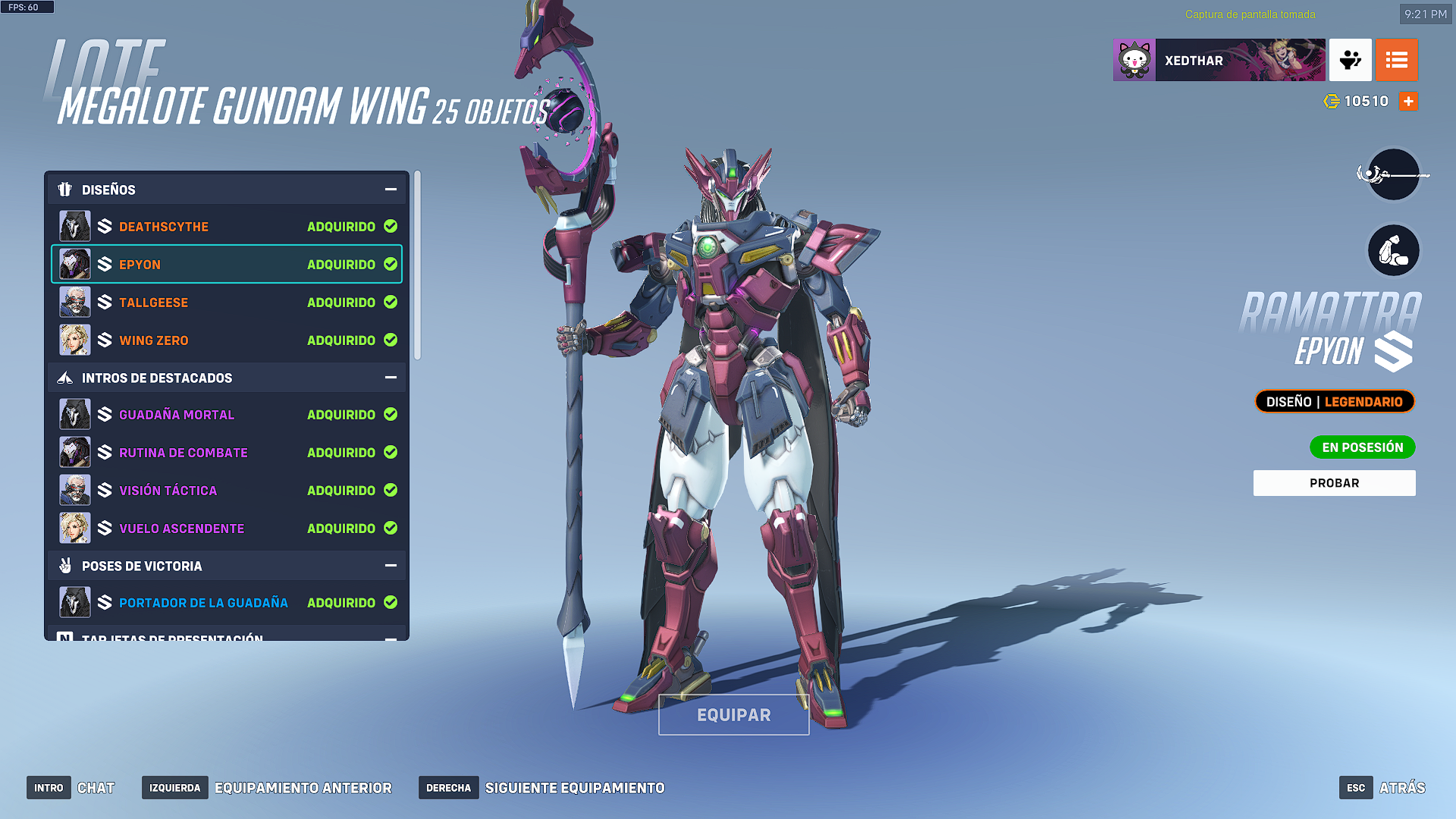Select Vuelo Ascendente highlight intro

click(226, 529)
